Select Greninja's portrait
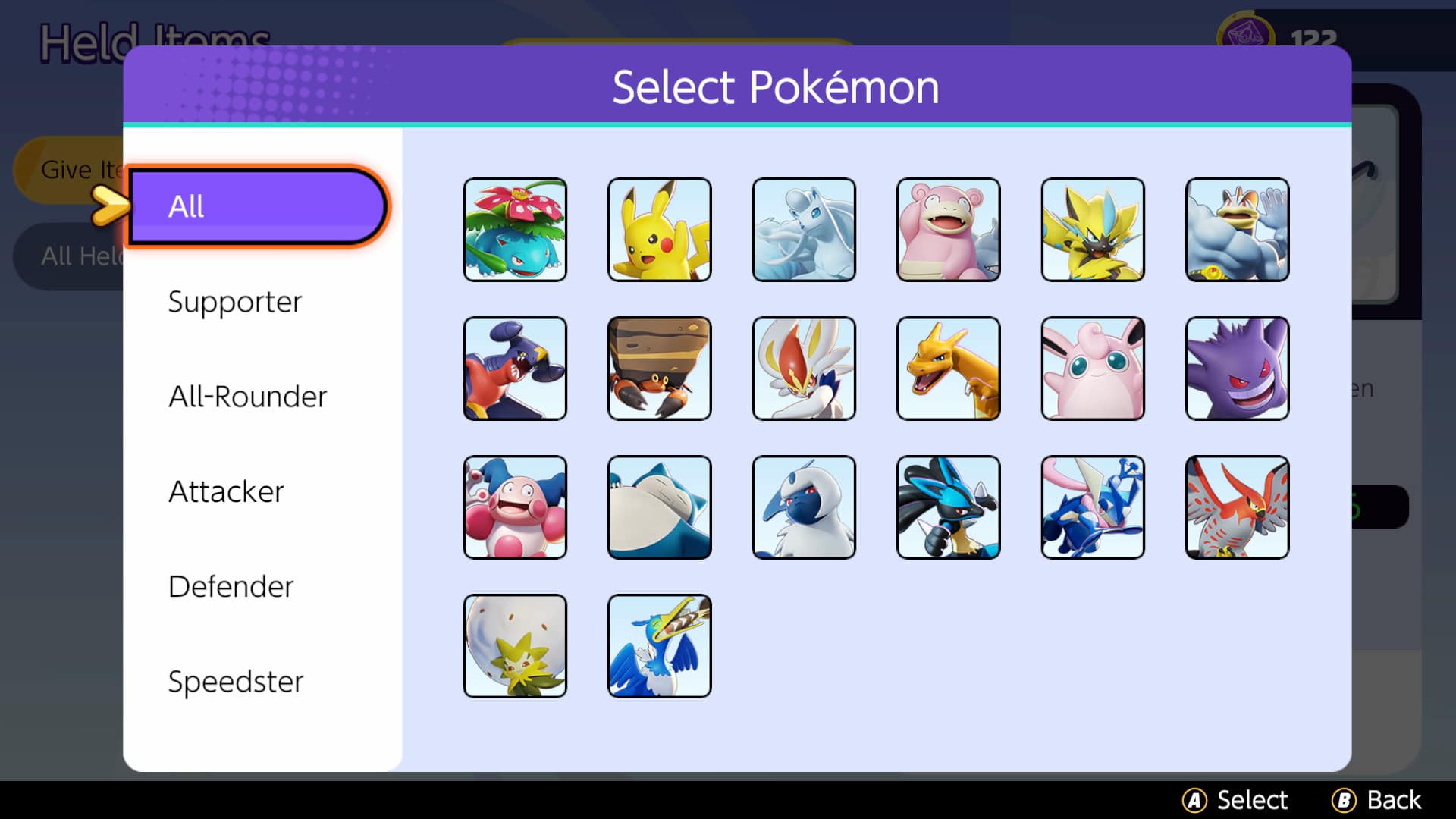This screenshot has height=819, width=1456. point(1092,507)
